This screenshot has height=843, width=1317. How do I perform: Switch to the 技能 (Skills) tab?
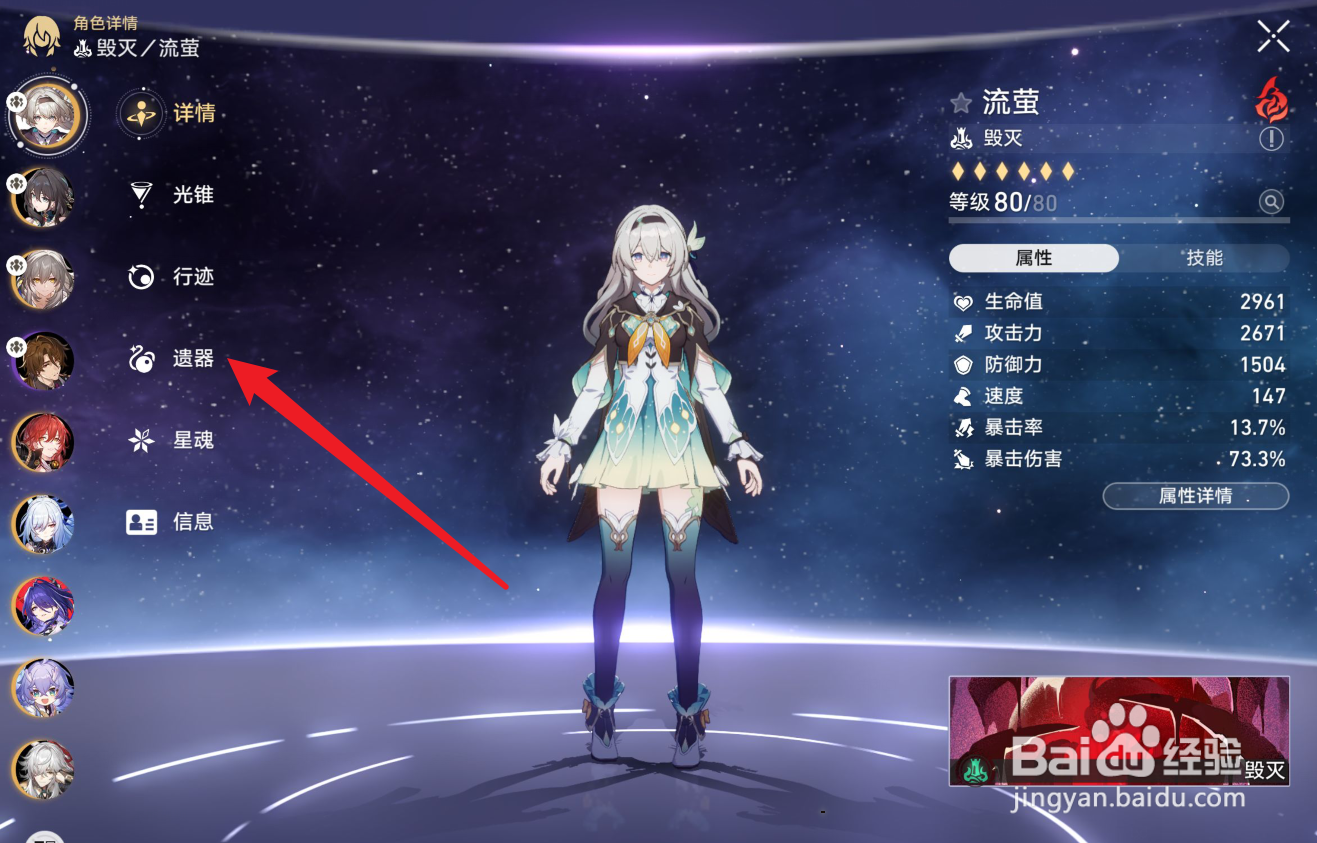pos(1205,258)
